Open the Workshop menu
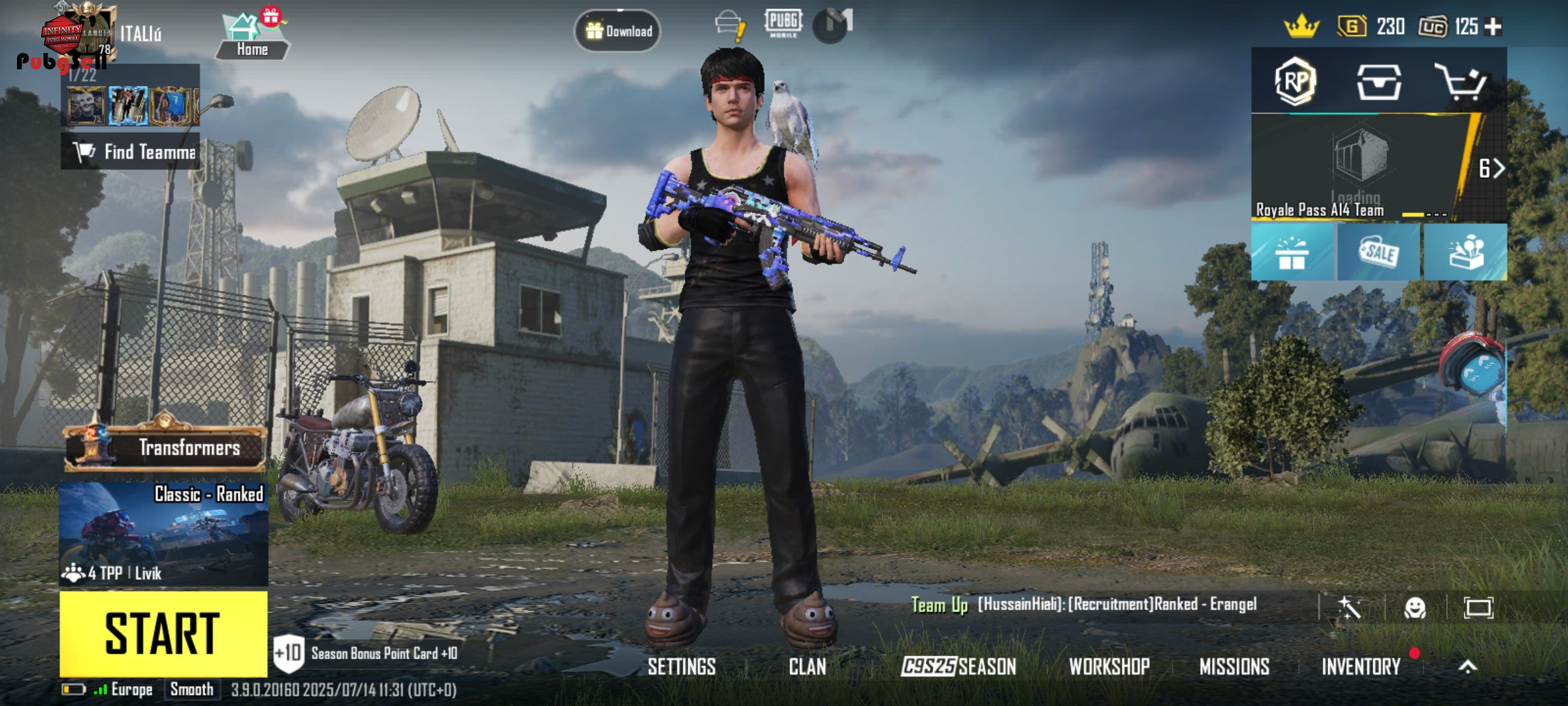The image size is (1568, 706). coord(1109,667)
